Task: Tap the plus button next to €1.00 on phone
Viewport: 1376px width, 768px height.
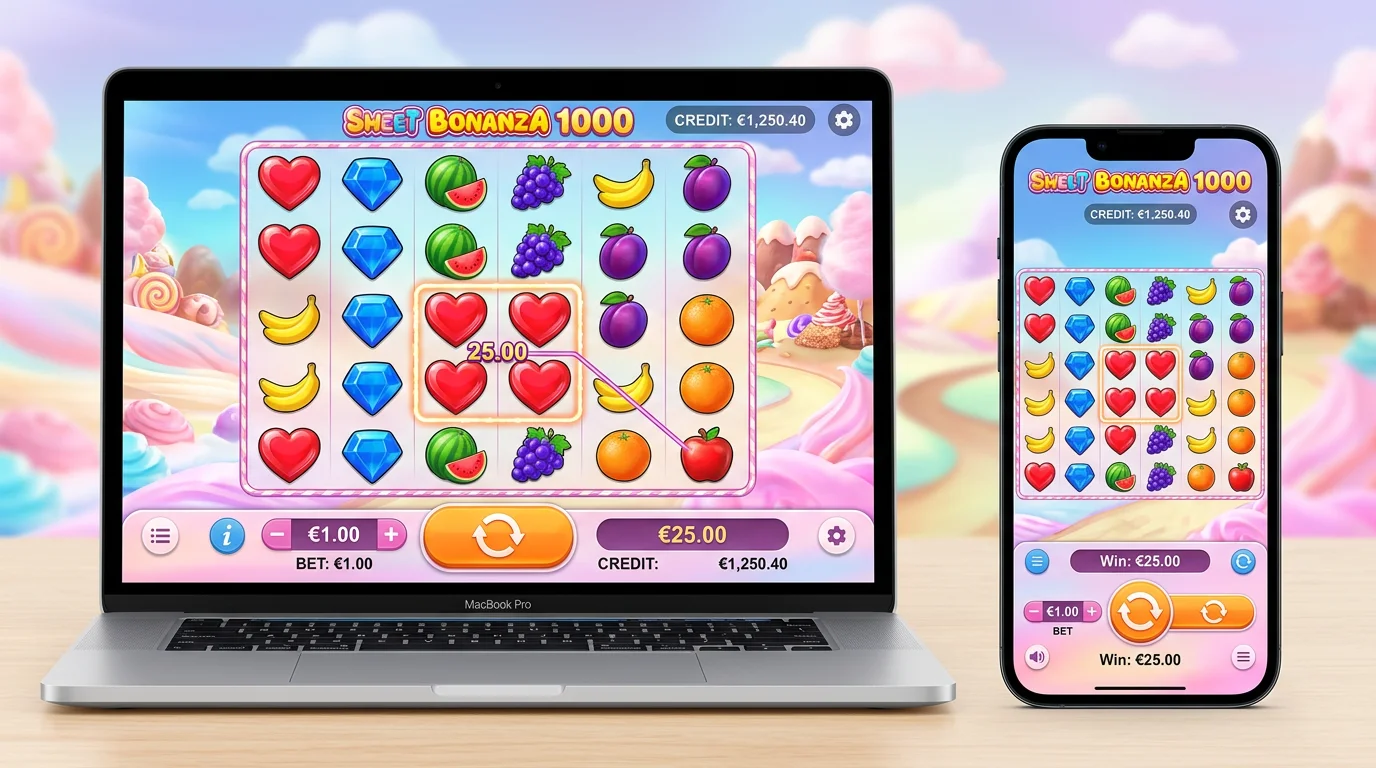Action: point(1091,611)
